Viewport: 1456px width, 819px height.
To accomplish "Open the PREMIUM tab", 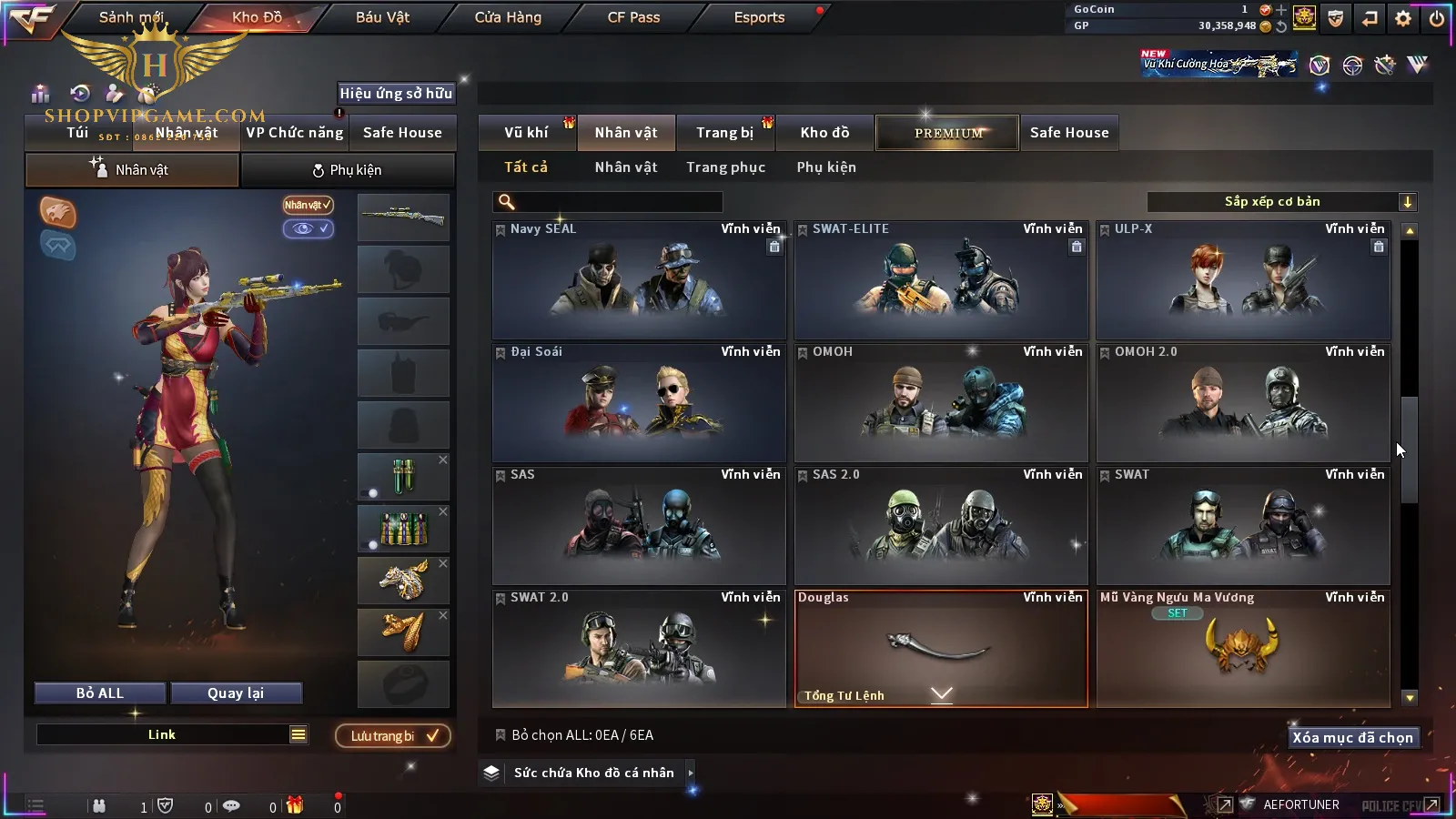I will [948, 133].
